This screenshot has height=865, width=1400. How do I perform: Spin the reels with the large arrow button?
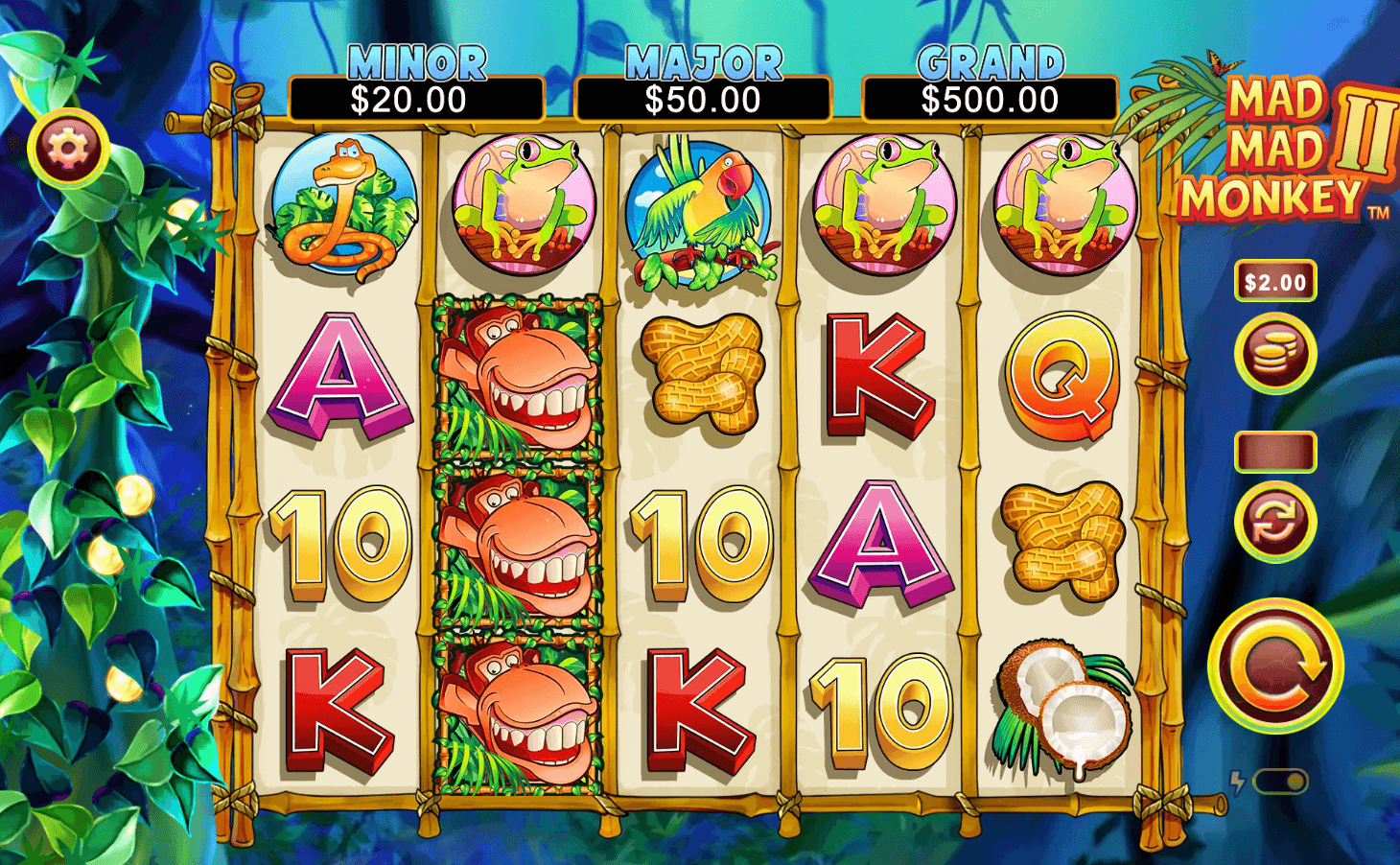point(1274,666)
